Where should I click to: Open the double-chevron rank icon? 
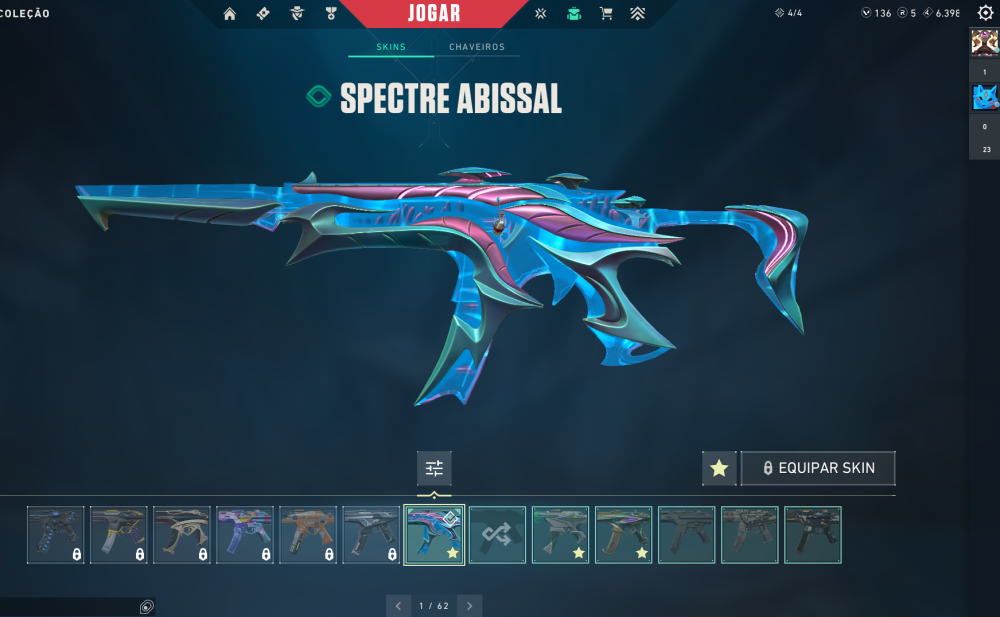[x=637, y=14]
